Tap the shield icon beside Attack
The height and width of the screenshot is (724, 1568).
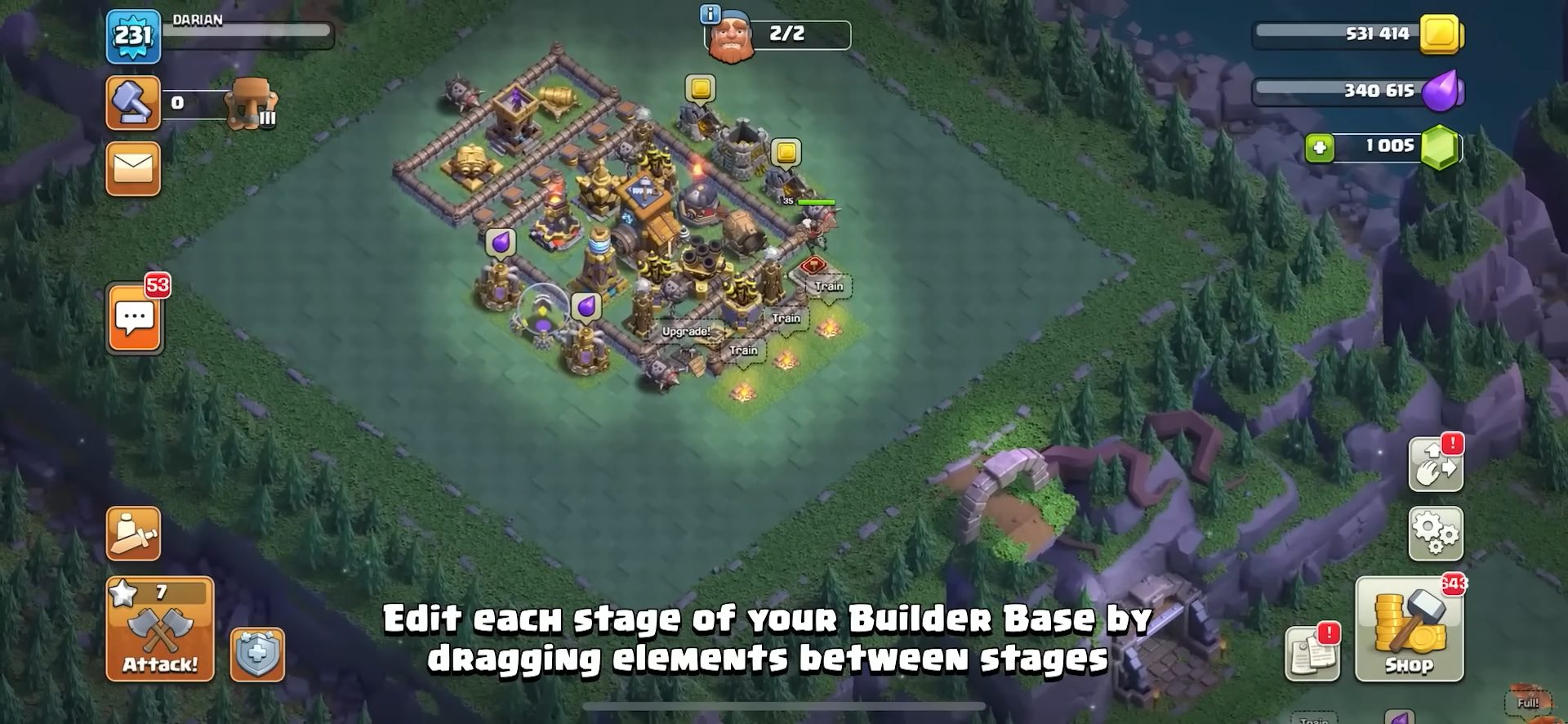click(x=256, y=654)
